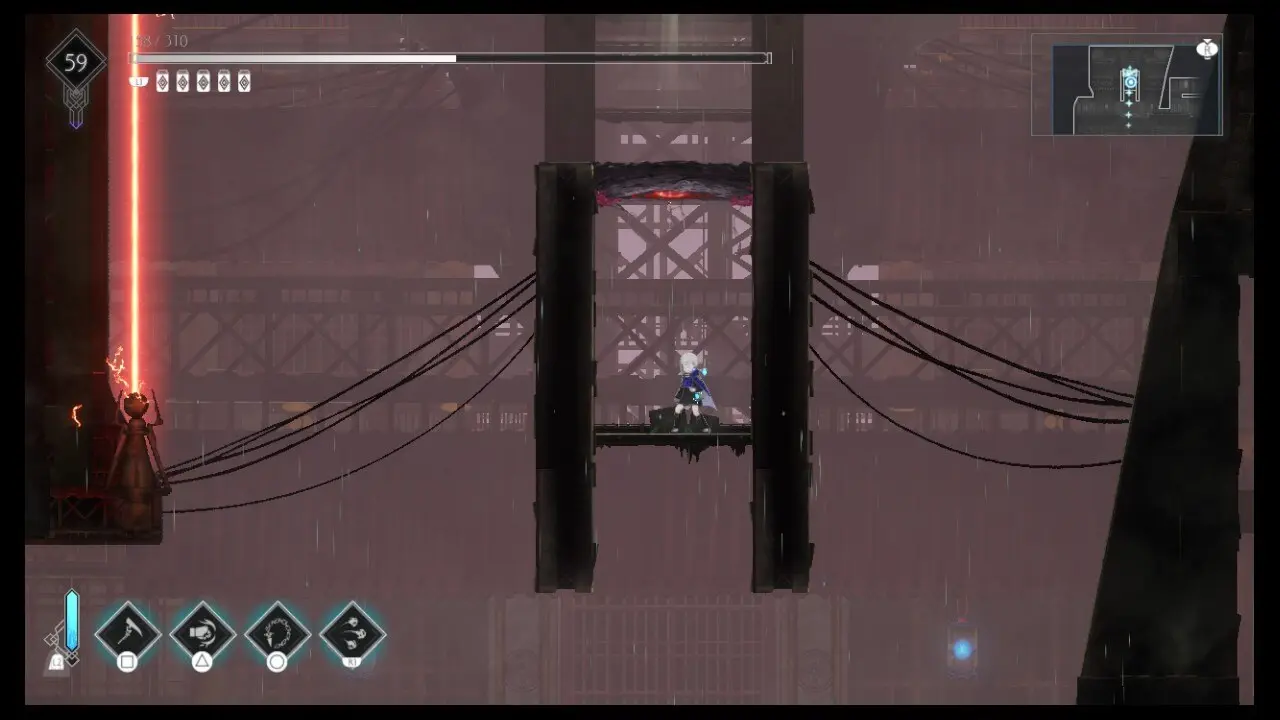Open the minimap in the corner
1280x720 pixels.
coord(1127,85)
